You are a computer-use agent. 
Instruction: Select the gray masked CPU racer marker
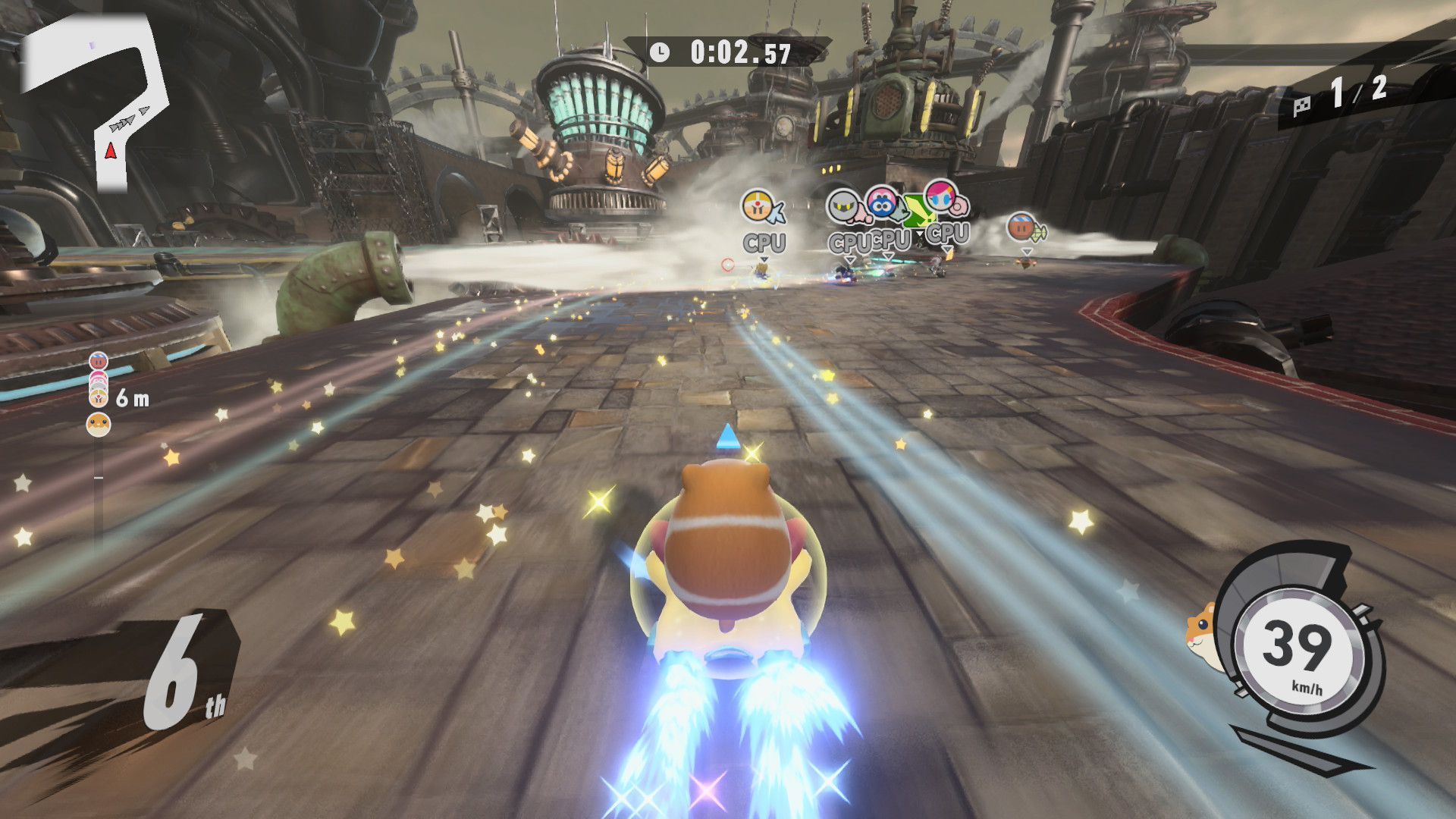click(844, 206)
